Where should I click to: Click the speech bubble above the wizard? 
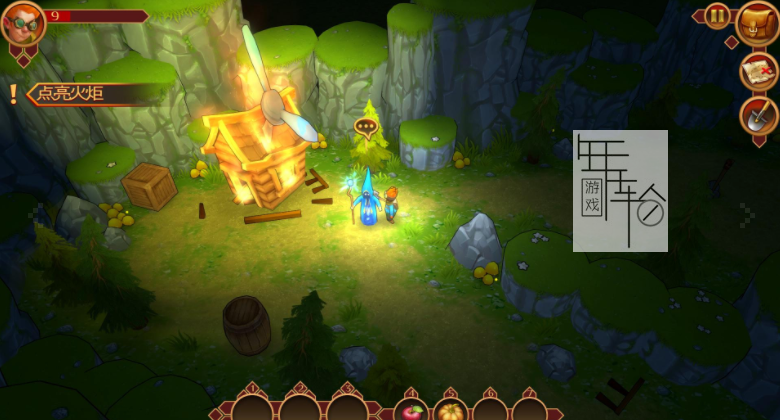pos(366,128)
